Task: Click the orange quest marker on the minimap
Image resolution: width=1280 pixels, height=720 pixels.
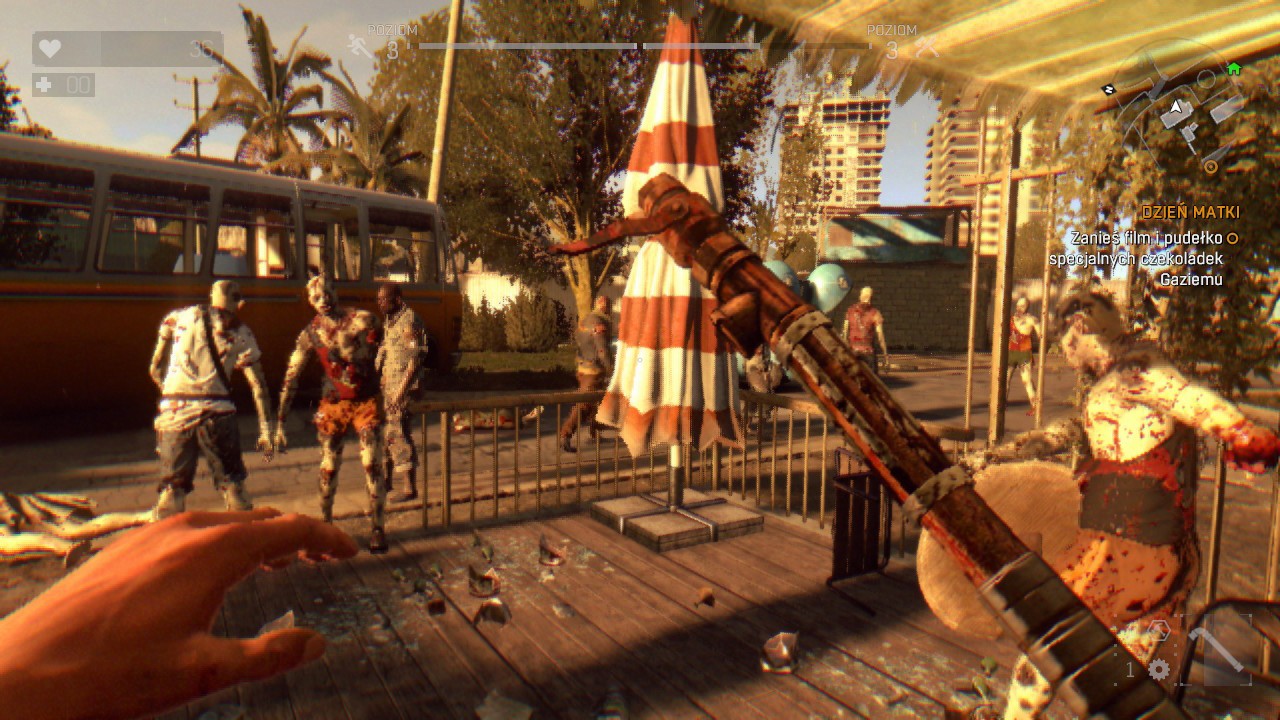Action: click(1211, 165)
